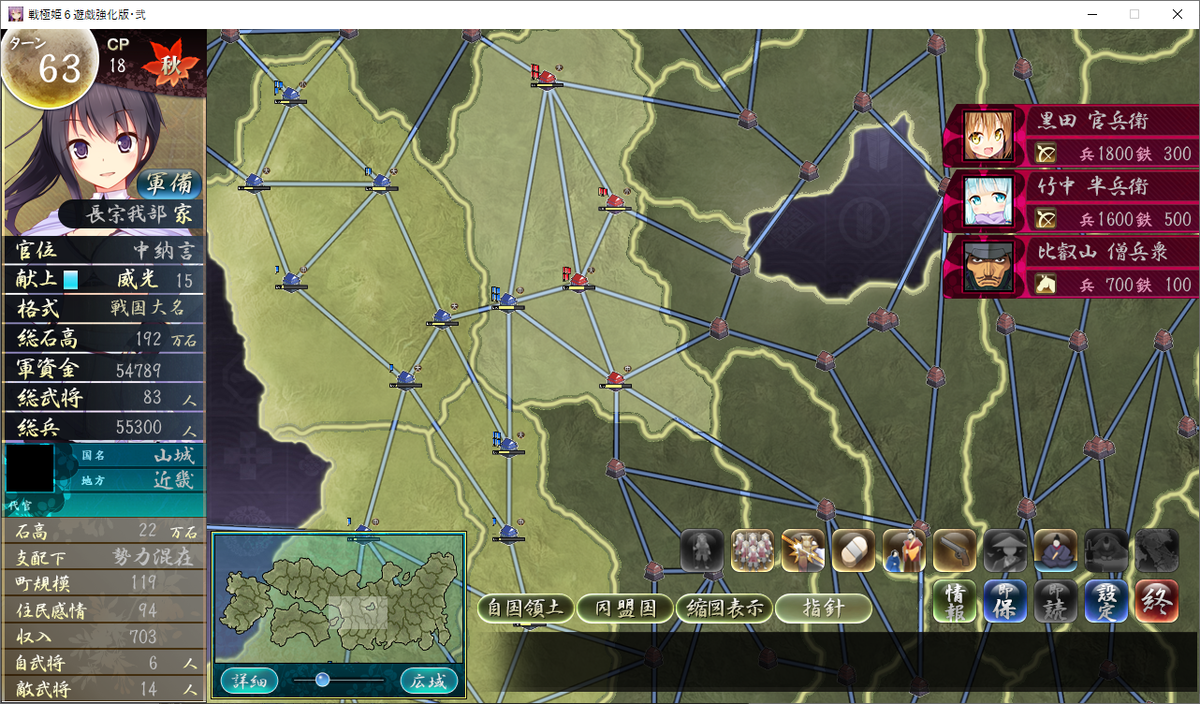Open the troop formation soldiers icon
Viewport: 1200px width, 704px height.
point(752,550)
